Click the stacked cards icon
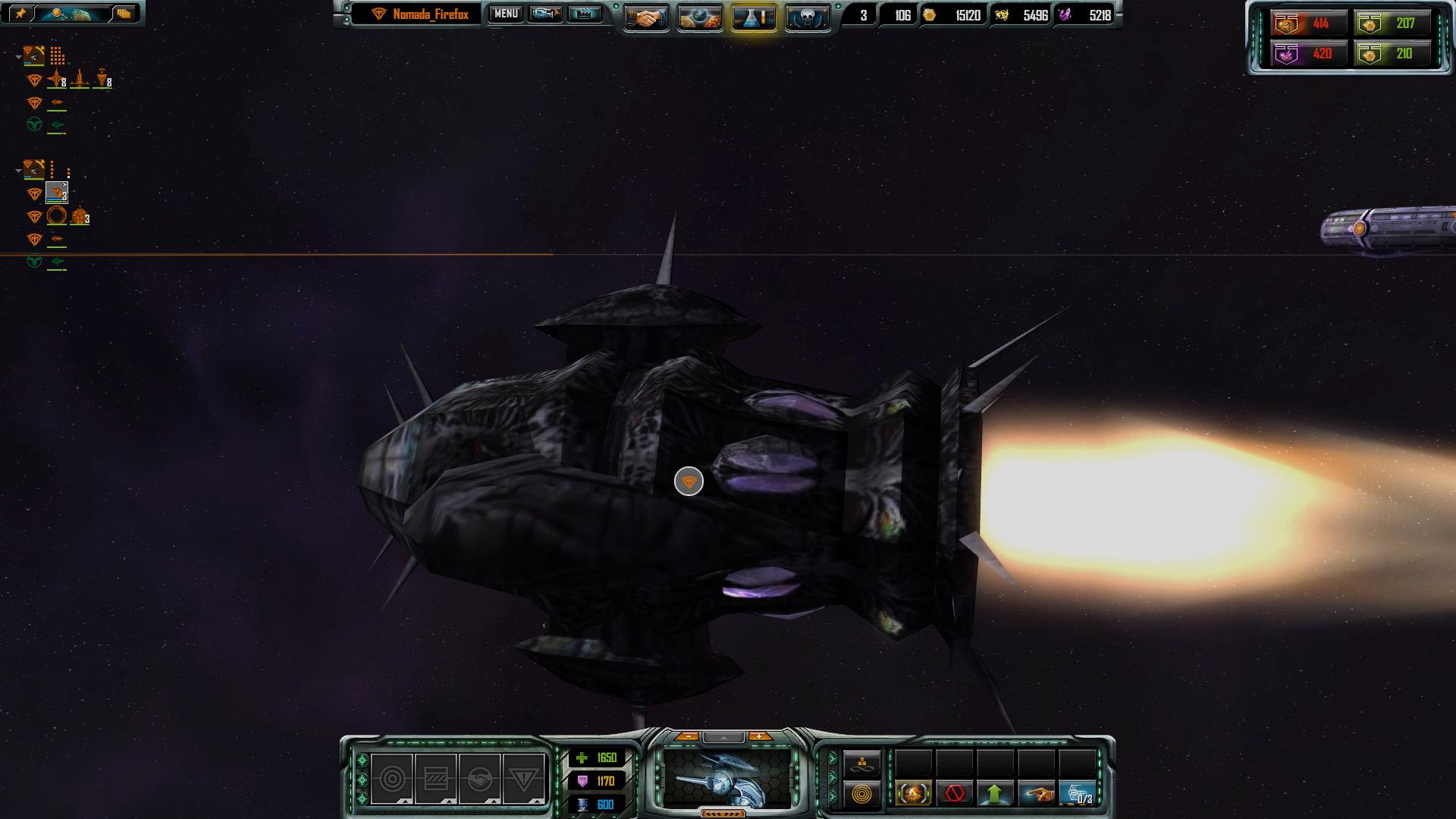This screenshot has height=819, width=1456. coord(124,13)
